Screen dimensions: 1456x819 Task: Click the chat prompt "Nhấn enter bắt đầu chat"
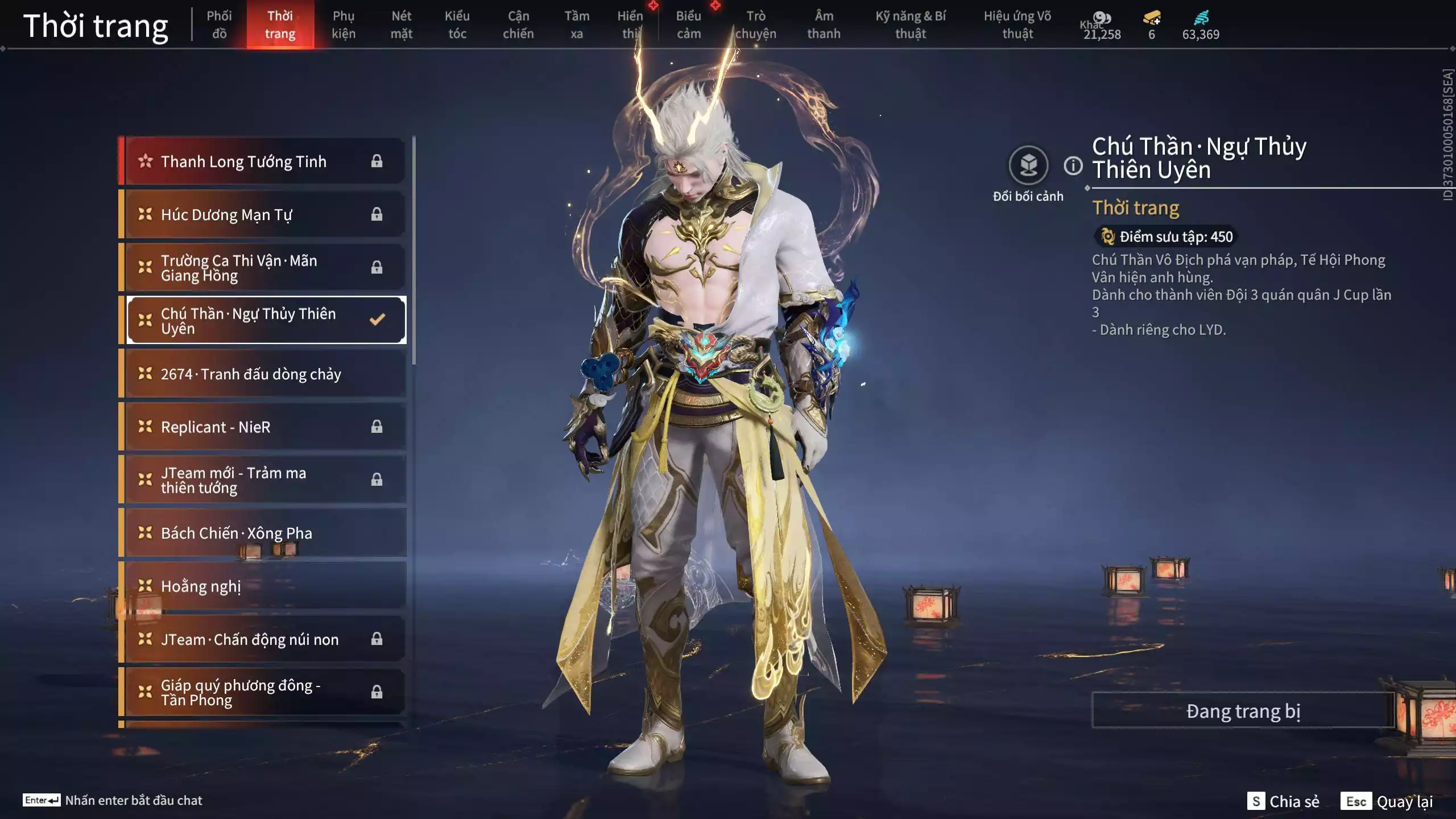[x=134, y=800]
